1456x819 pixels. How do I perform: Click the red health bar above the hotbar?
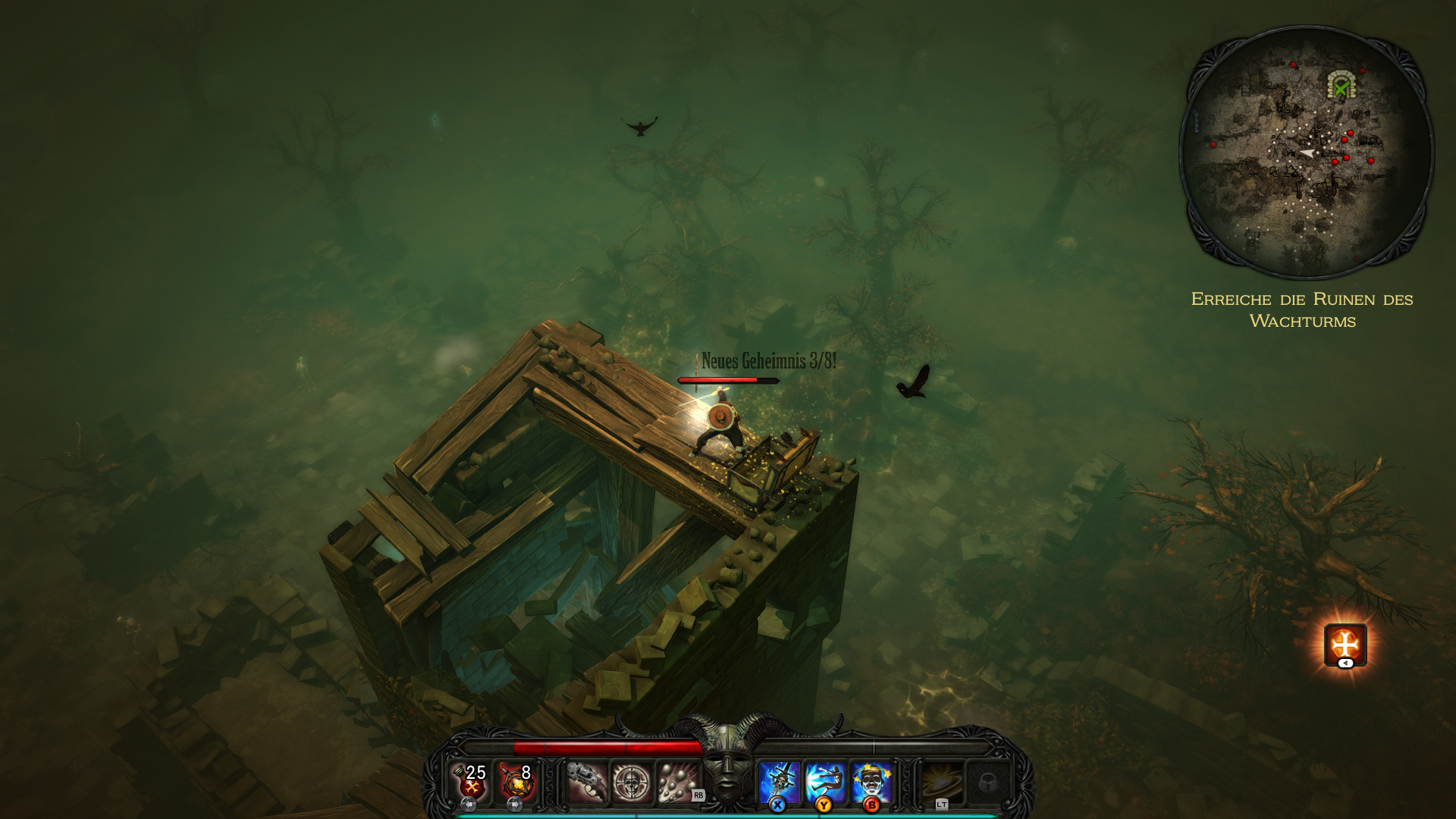click(x=607, y=745)
